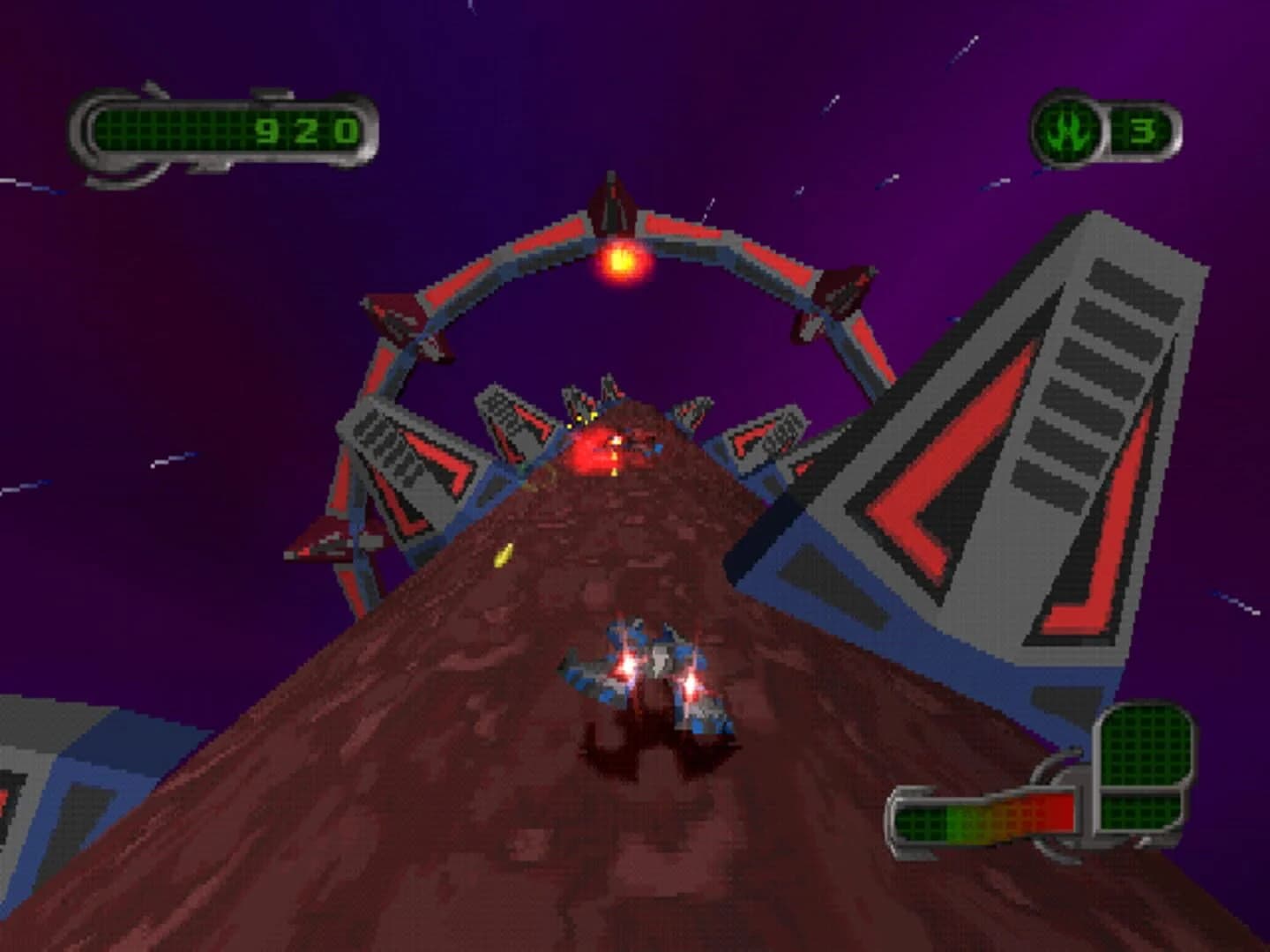Expand the score panel showing 920
Screen dimensions: 1270x952
225,130
